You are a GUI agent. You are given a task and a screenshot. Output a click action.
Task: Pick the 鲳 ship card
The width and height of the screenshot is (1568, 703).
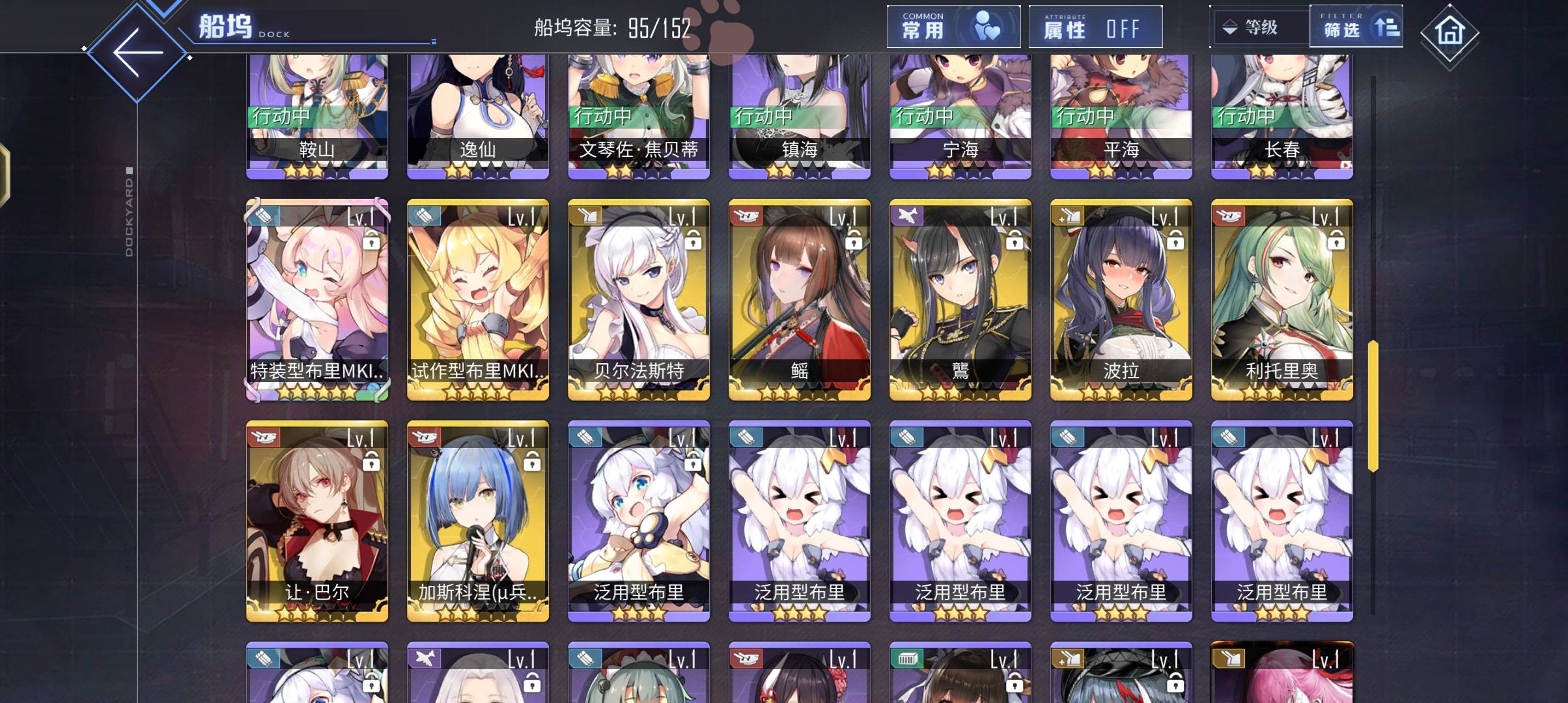click(800, 299)
